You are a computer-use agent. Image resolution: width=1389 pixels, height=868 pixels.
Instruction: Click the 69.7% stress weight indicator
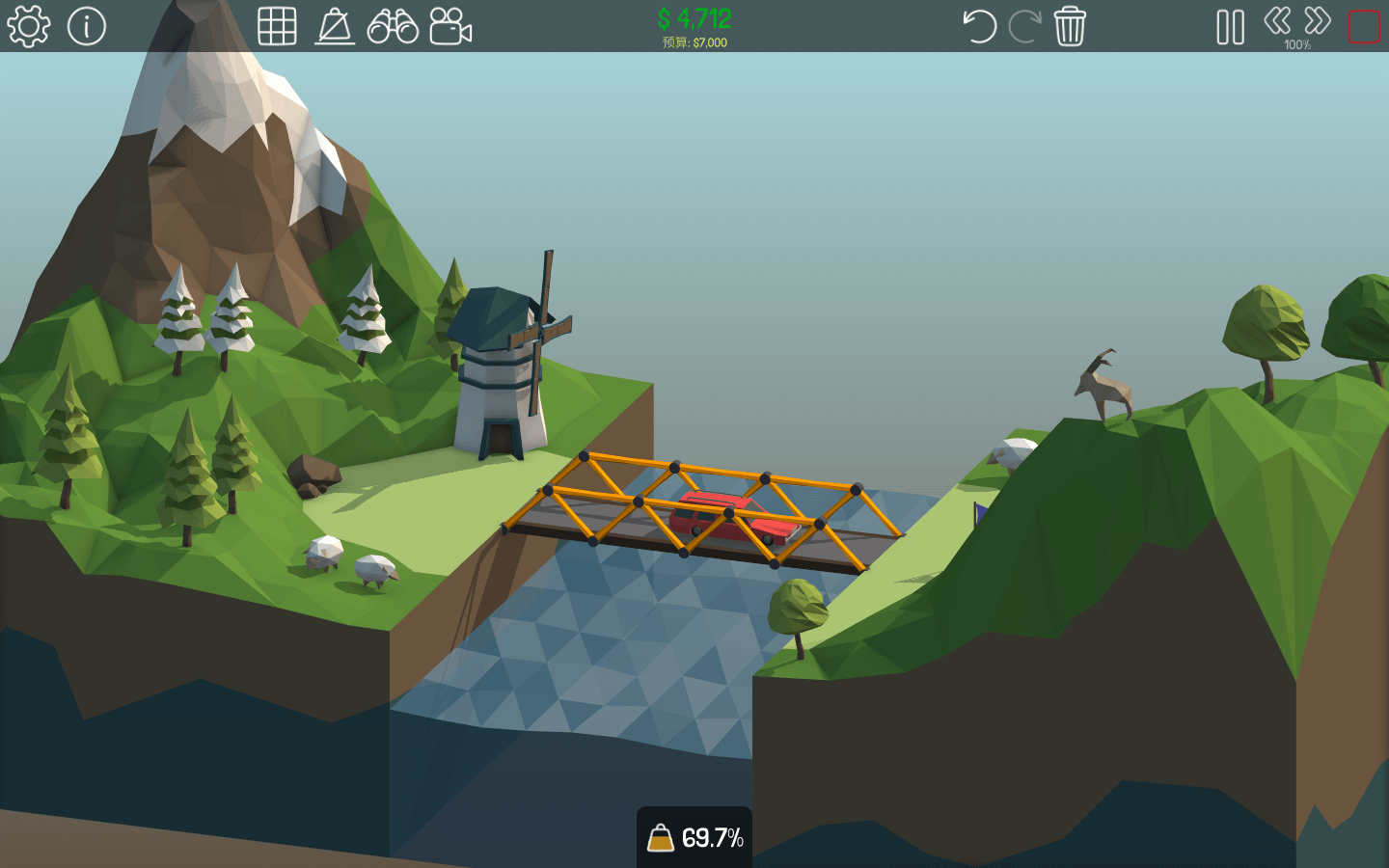click(694, 837)
